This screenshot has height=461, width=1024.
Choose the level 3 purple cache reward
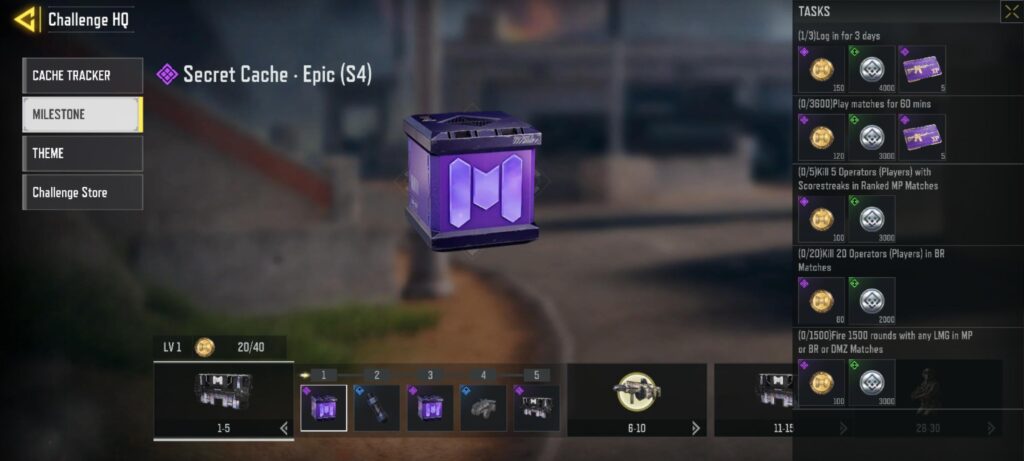point(430,408)
